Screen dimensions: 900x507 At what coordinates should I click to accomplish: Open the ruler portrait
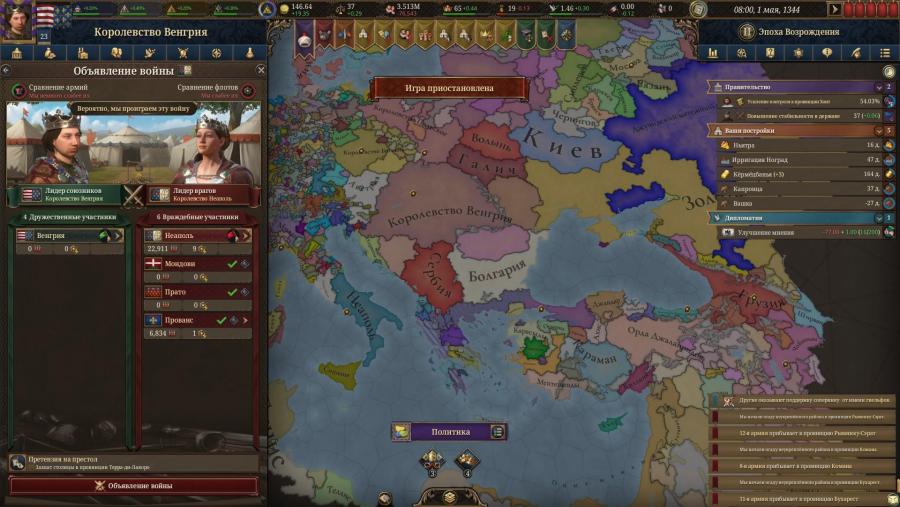coord(17,18)
